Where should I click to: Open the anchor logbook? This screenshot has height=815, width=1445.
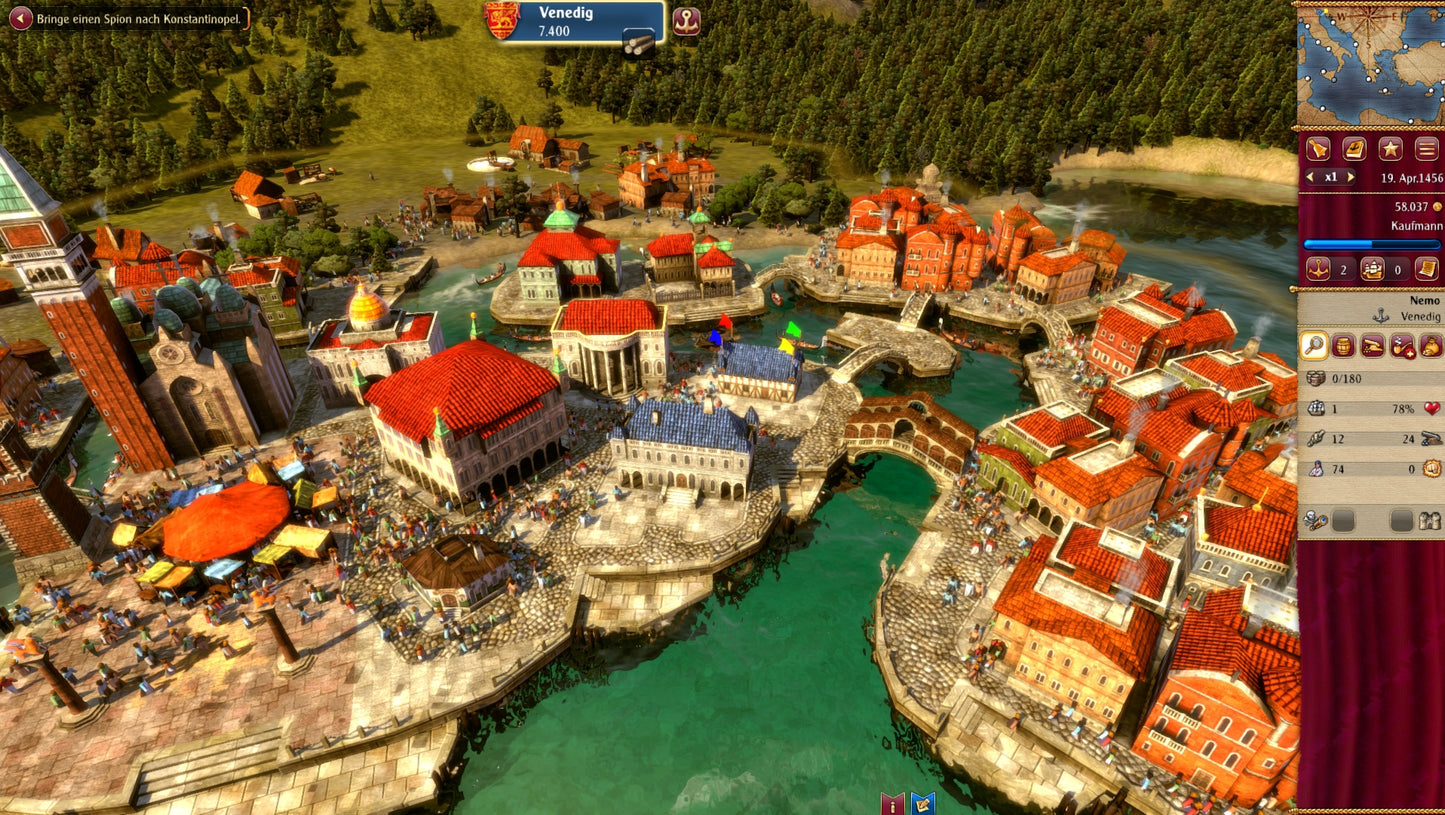pos(1354,149)
